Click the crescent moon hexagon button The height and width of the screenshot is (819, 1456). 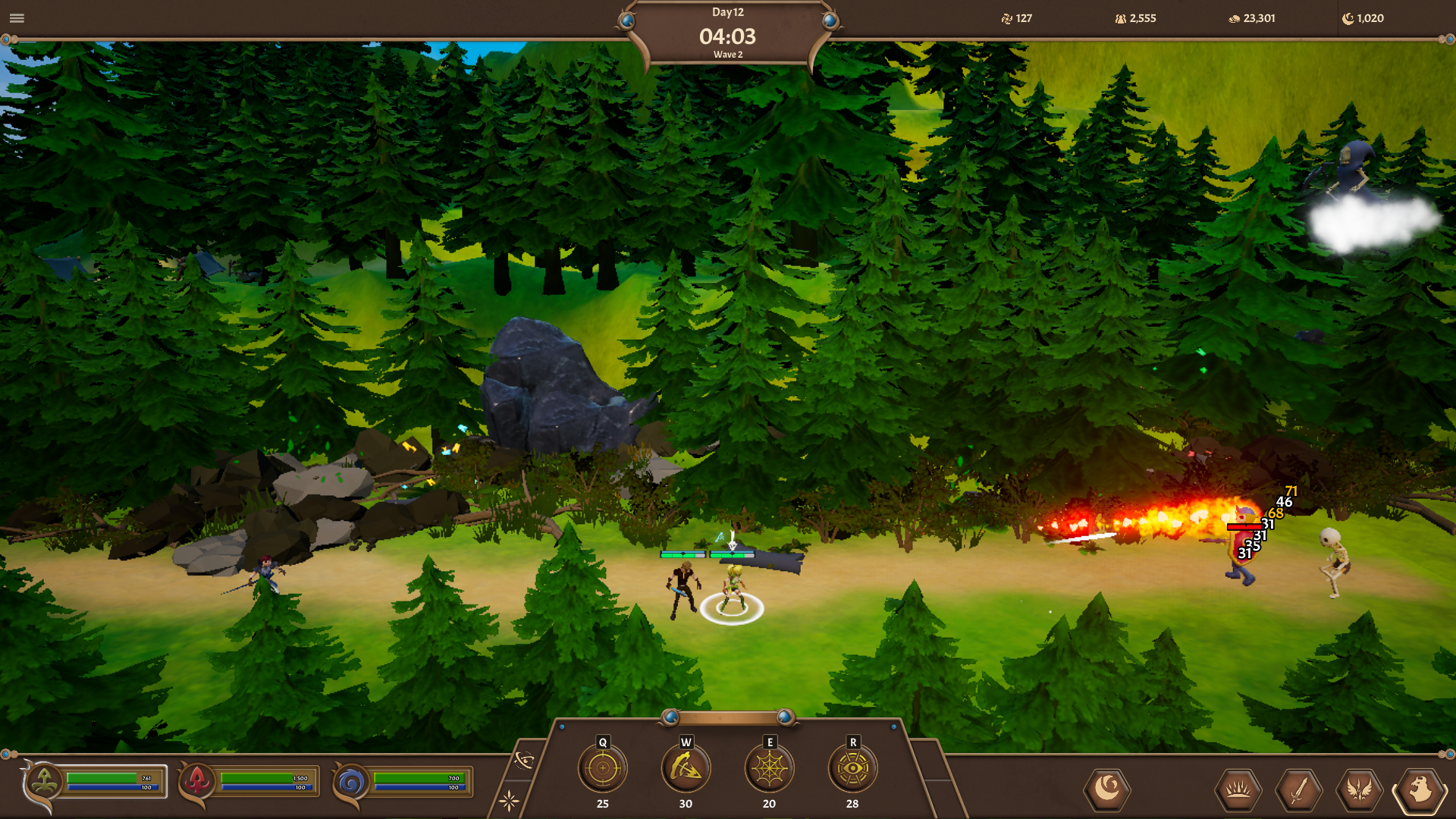coord(1107,789)
